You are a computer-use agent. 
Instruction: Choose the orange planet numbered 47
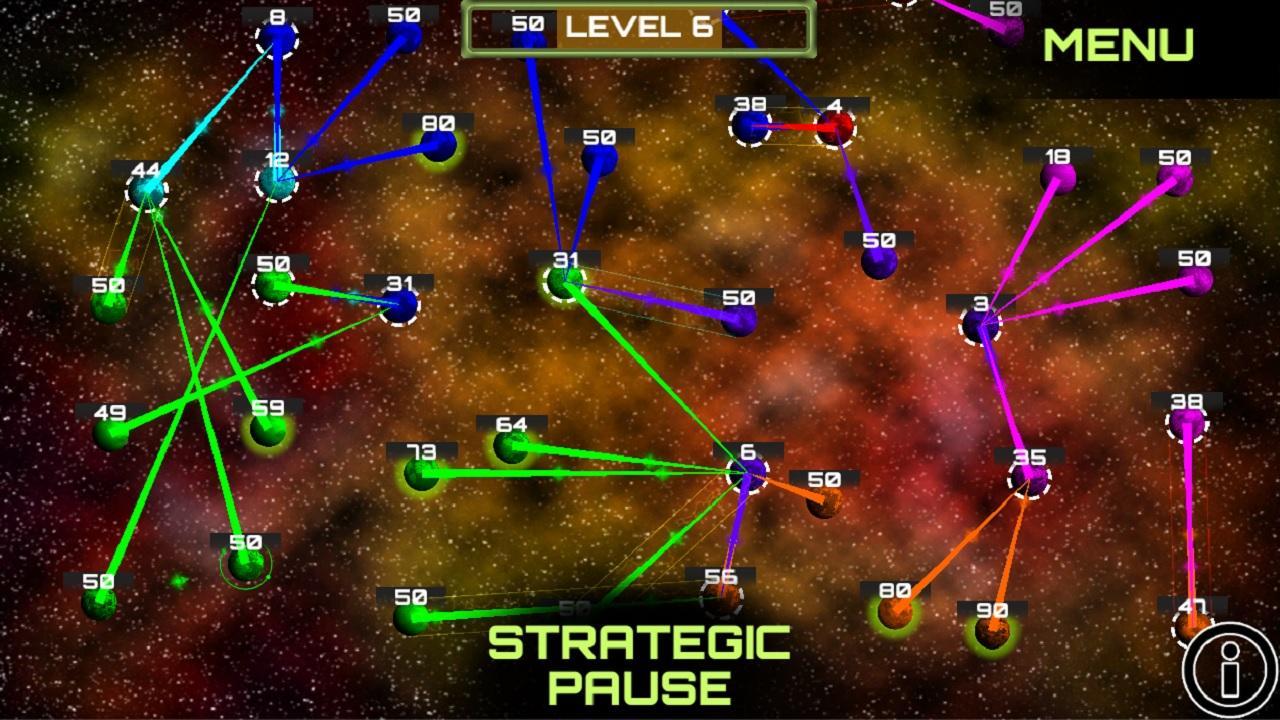tap(1190, 627)
